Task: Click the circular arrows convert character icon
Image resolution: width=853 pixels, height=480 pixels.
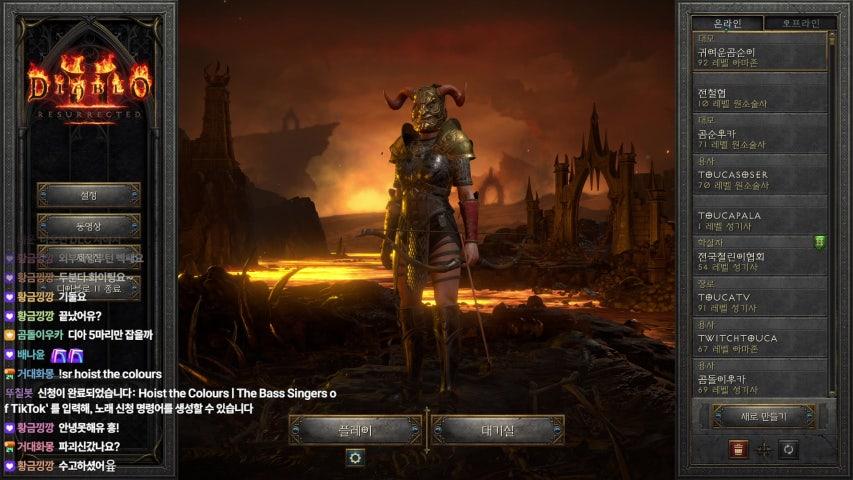Action: pyautogui.click(x=788, y=450)
